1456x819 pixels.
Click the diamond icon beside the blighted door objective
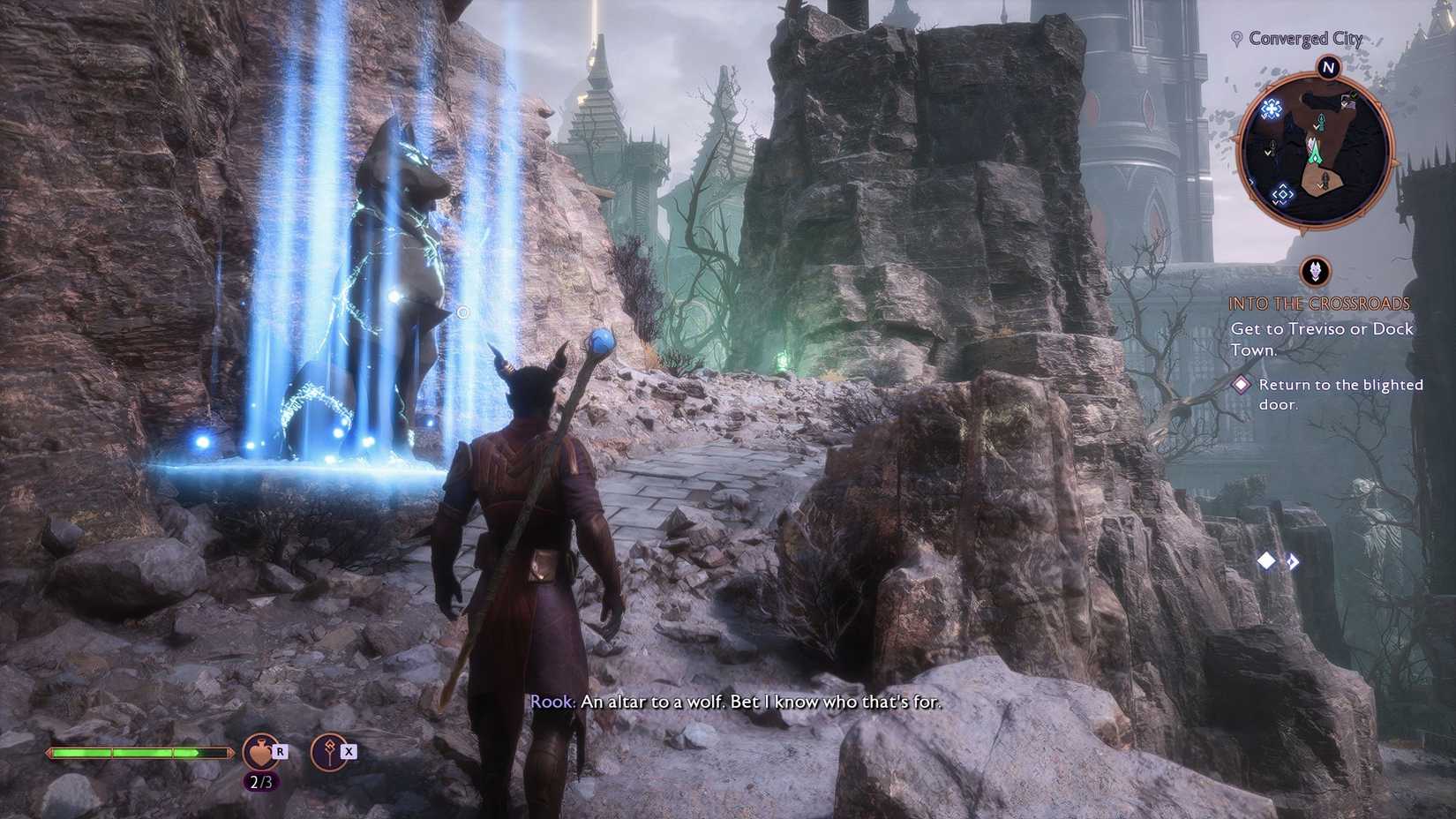(x=1243, y=383)
